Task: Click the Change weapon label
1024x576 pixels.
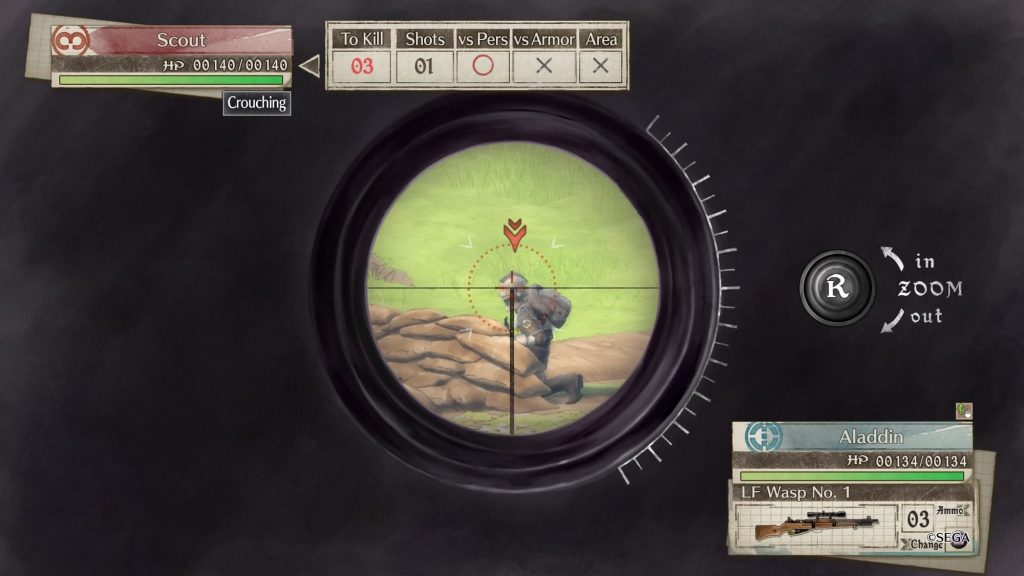Action: pos(925,545)
